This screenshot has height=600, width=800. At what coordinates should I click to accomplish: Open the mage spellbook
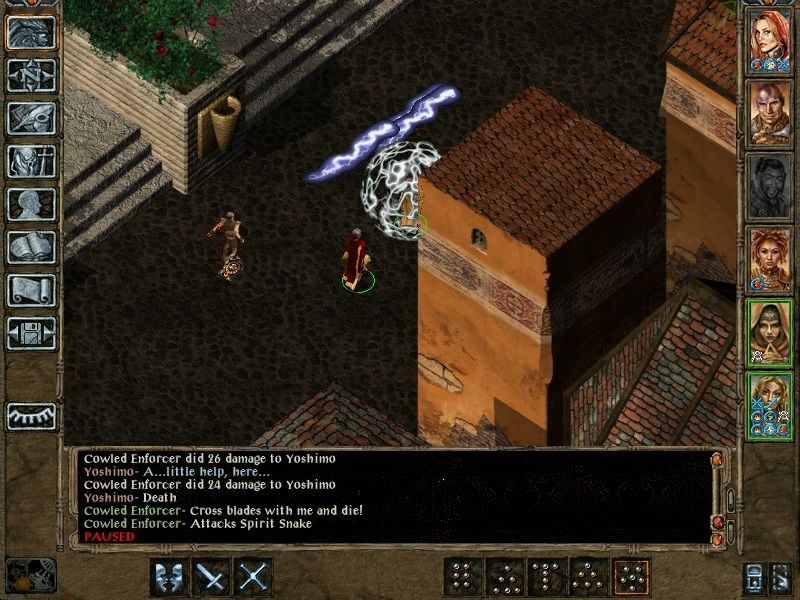[31, 247]
